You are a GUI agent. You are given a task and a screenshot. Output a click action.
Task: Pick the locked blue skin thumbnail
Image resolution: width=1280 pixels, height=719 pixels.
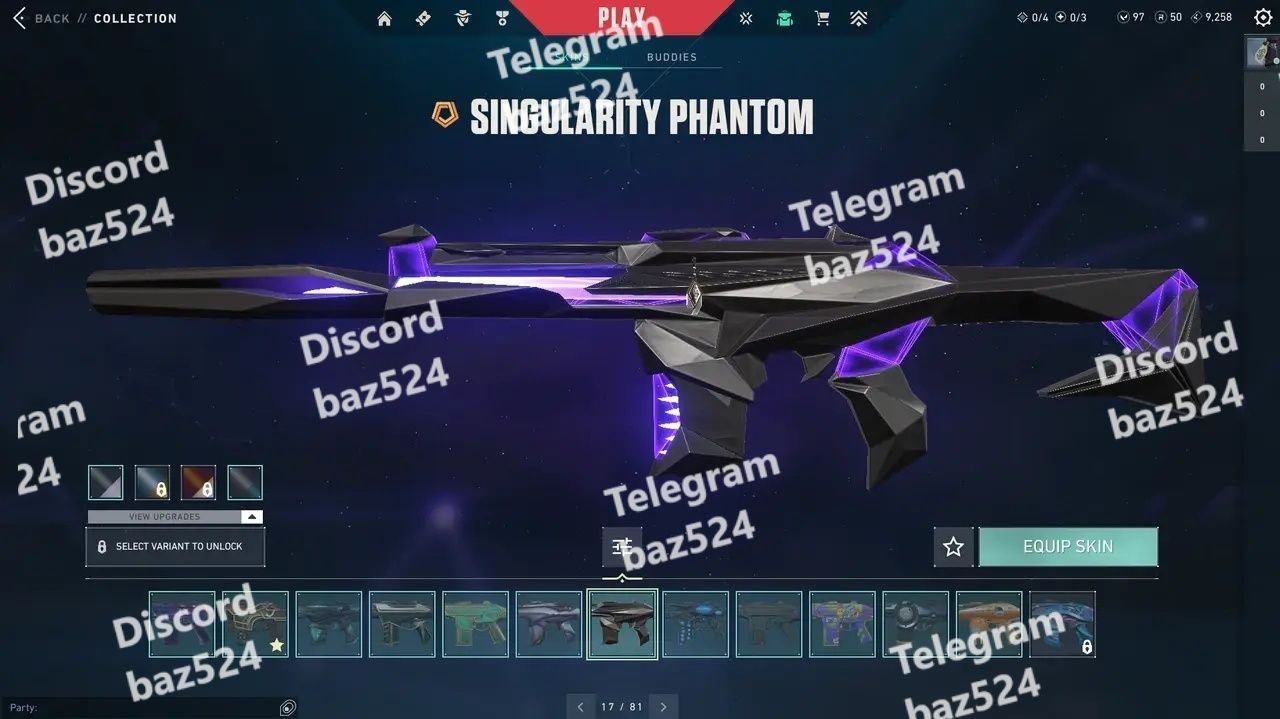[1062, 624]
